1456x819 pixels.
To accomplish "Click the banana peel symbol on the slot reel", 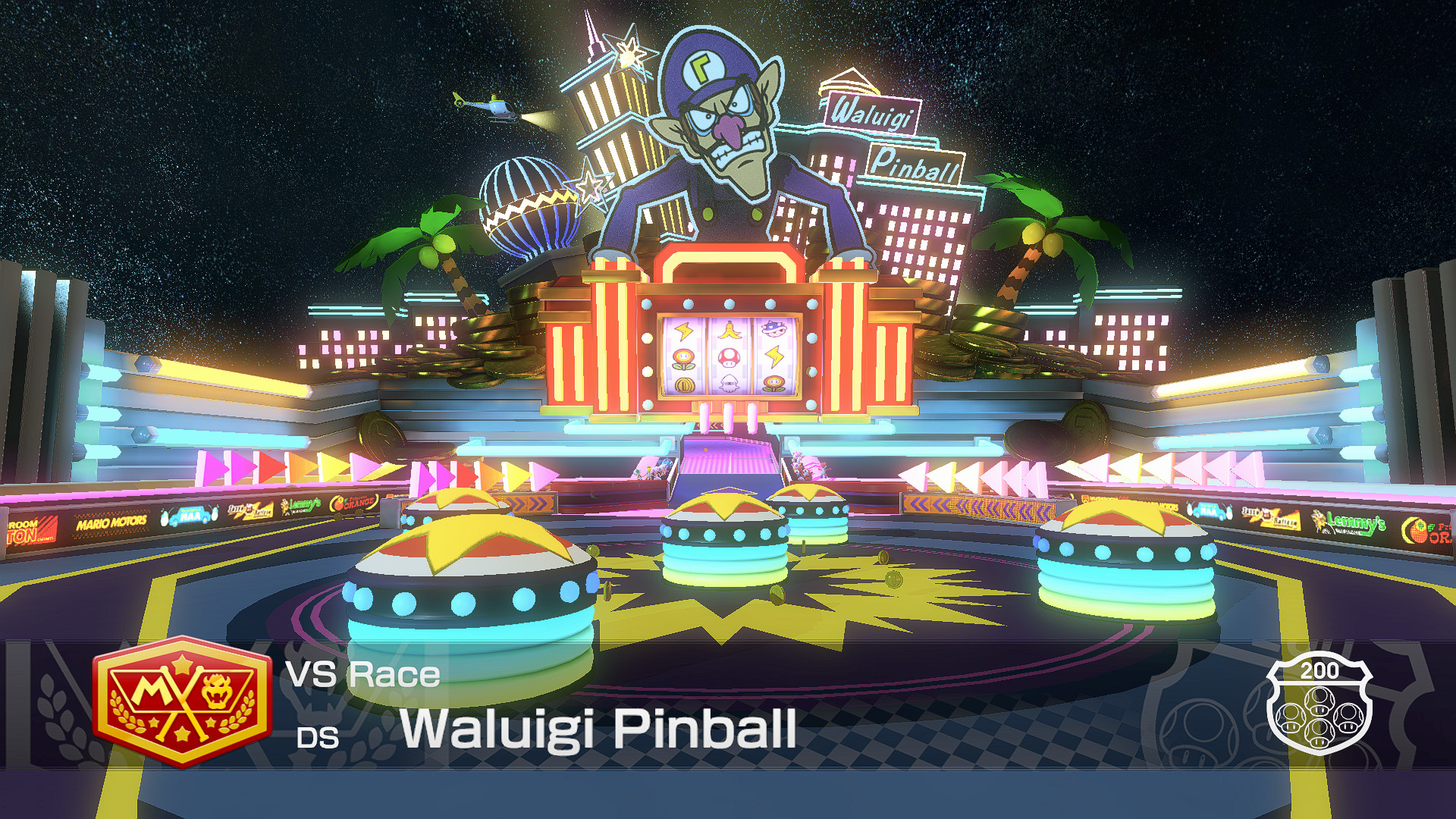I will coord(730,329).
